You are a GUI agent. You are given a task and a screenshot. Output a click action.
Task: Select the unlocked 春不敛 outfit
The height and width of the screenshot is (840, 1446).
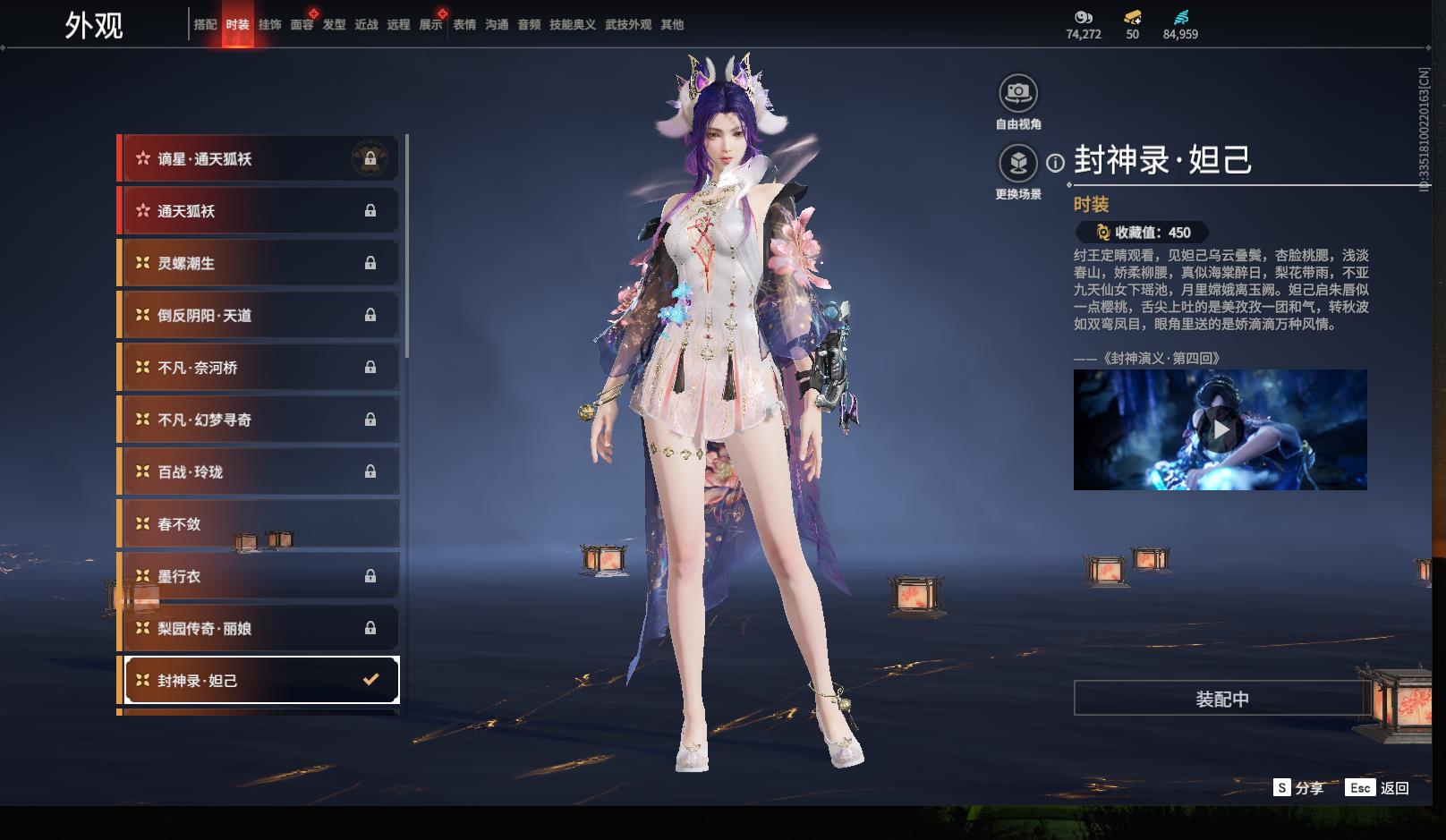click(x=259, y=524)
